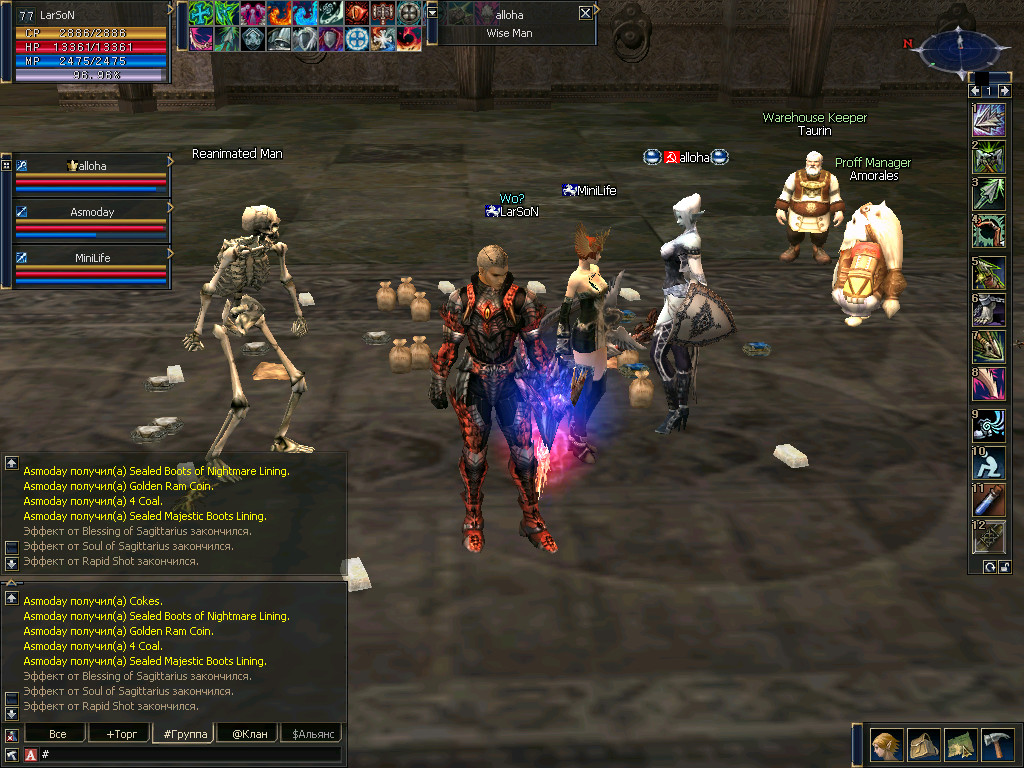Show the $Альянс alliance chat tab
Image resolution: width=1024 pixels, height=768 pixels.
pos(310,734)
